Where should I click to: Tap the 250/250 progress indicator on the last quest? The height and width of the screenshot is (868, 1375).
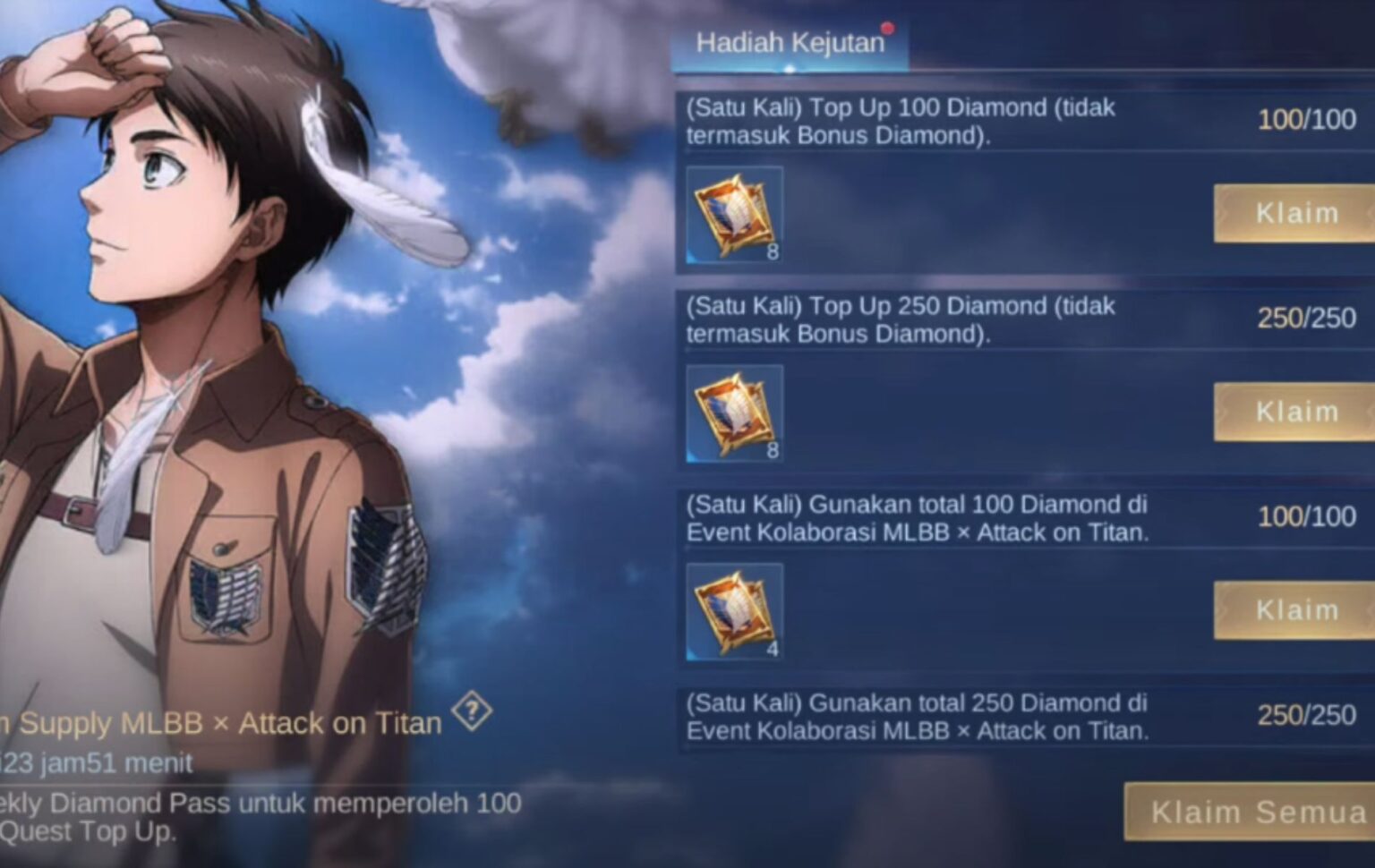(x=1309, y=716)
